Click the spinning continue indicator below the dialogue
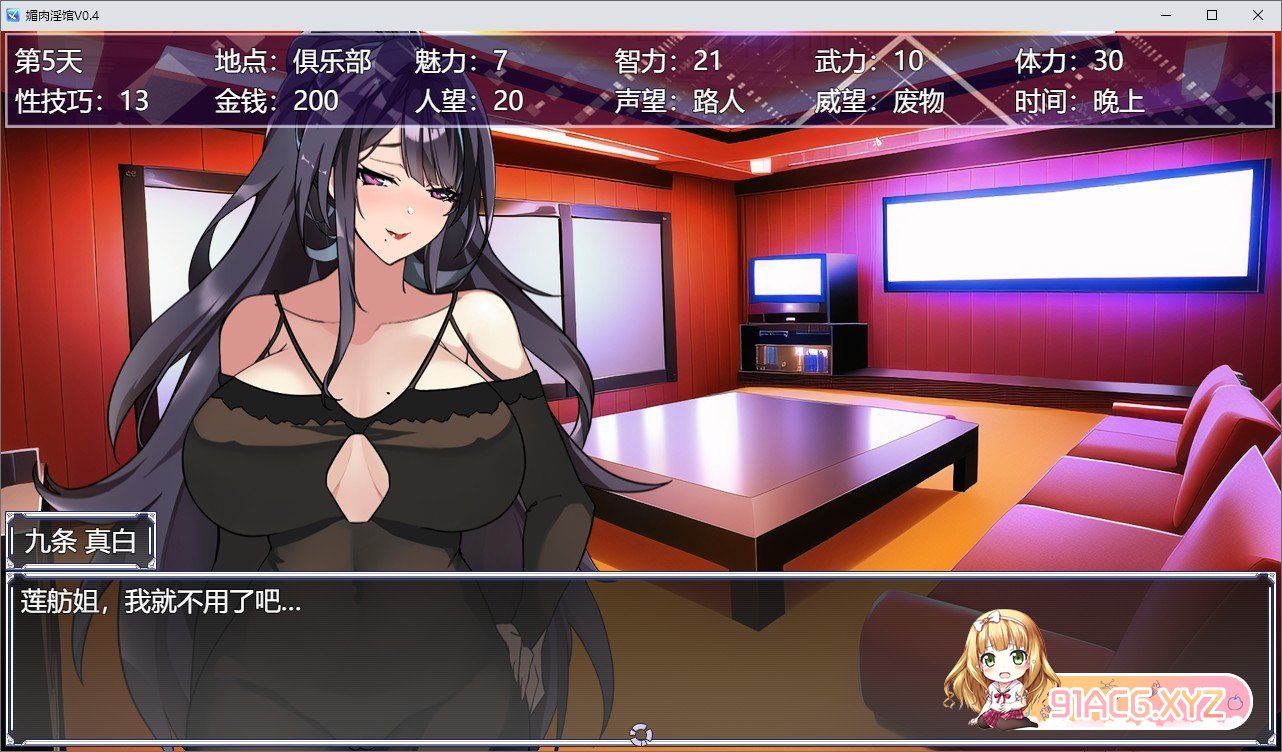This screenshot has height=752, width=1282. (x=640, y=736)
